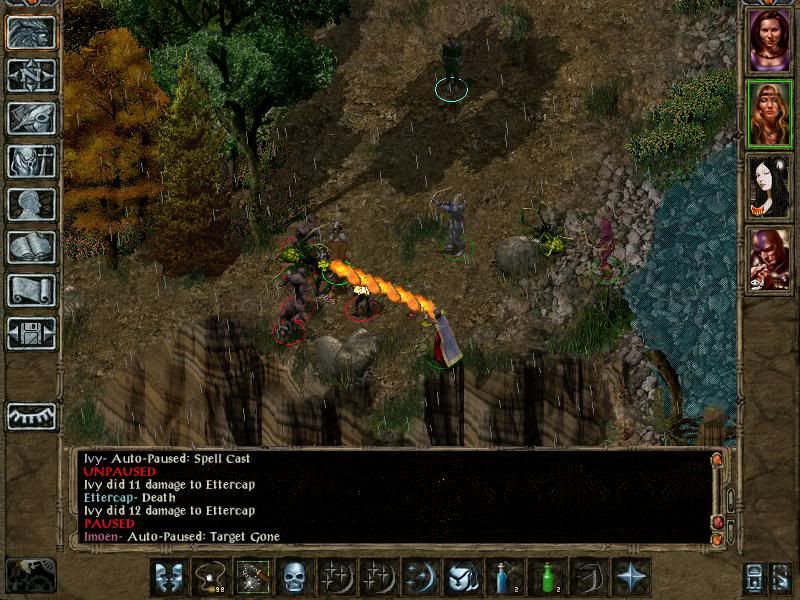Image resolution: width=800 pixels, height=600 pixels.
Task: Select the blonde woman's green-bordered portrait
Action: [769, 111]
